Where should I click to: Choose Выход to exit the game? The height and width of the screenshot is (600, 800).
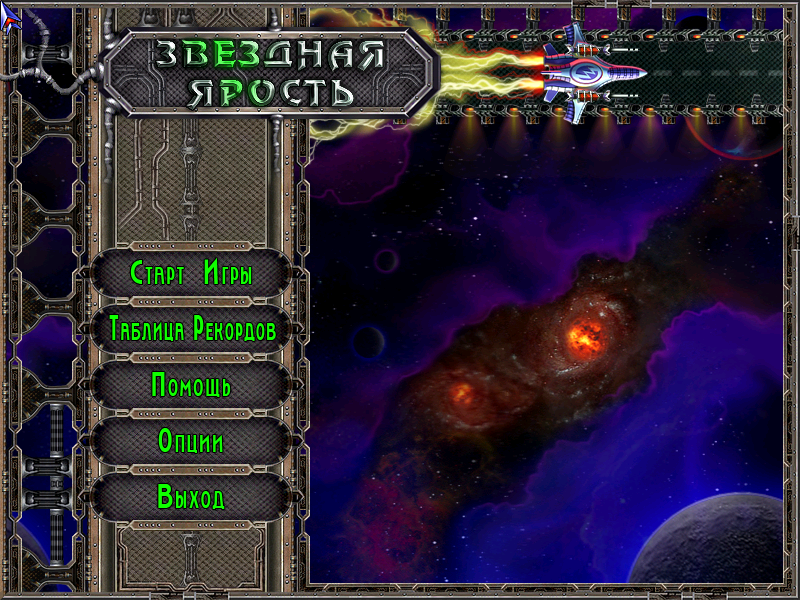[x=191, y=497]
